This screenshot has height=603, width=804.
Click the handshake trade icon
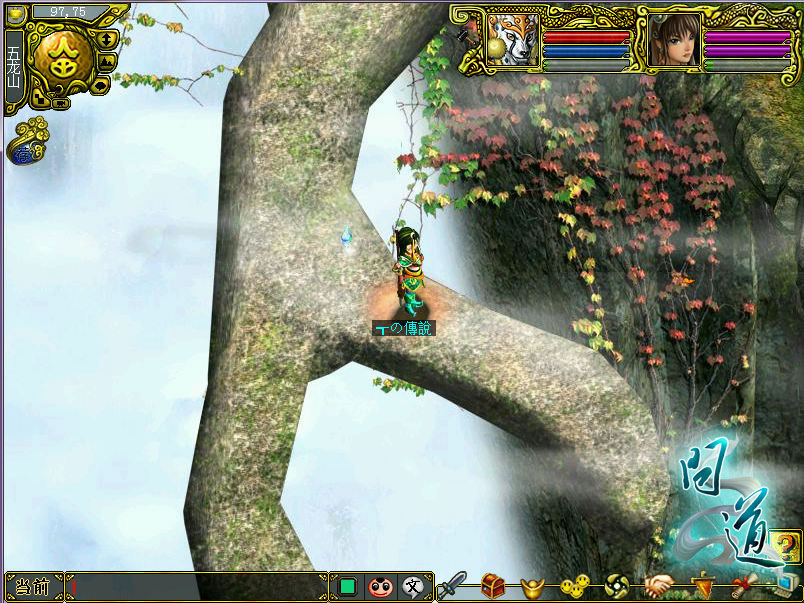click(x=658, y=586)
